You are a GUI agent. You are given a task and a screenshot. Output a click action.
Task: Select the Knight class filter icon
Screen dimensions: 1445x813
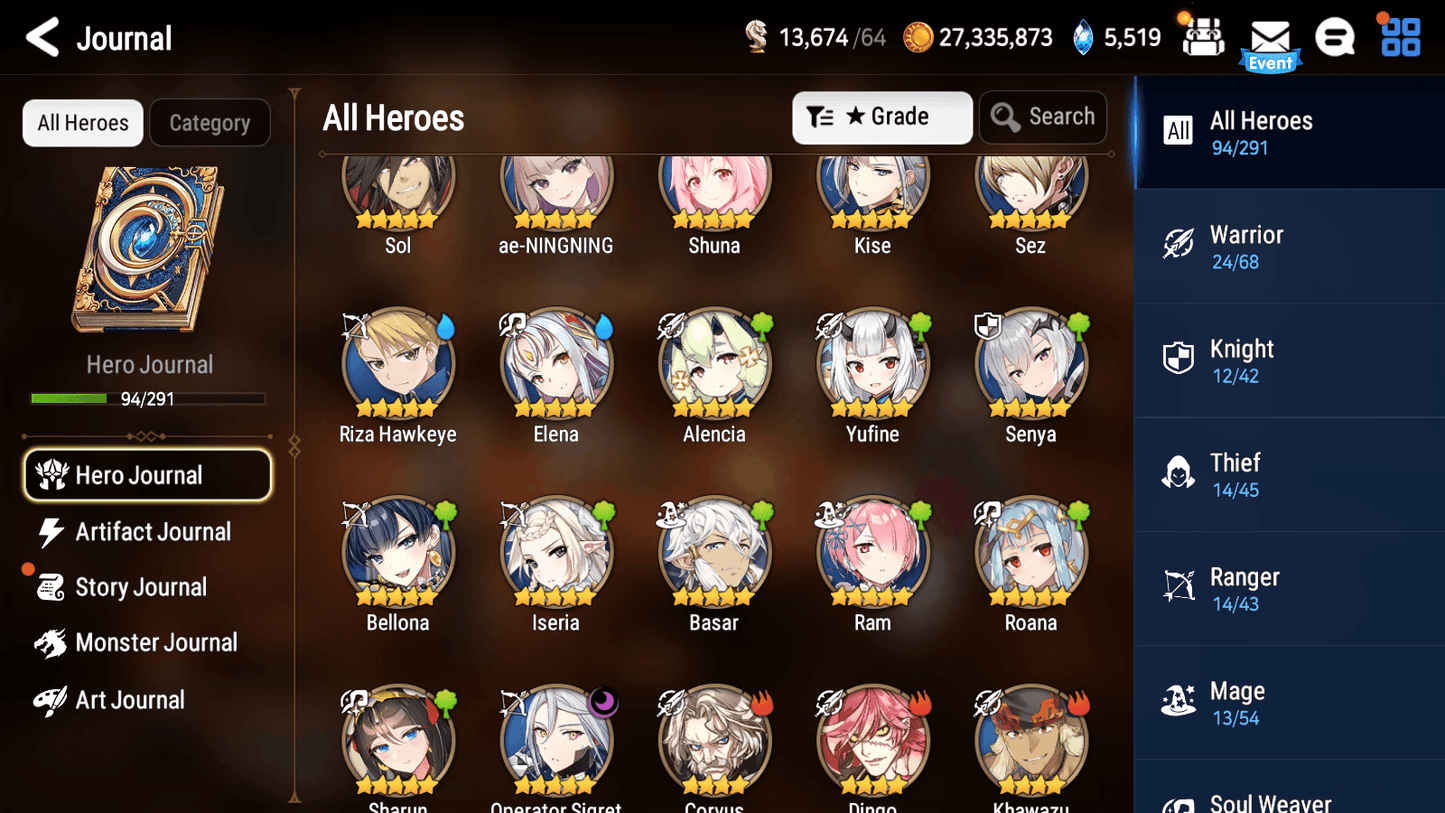tap(1179, 359)
